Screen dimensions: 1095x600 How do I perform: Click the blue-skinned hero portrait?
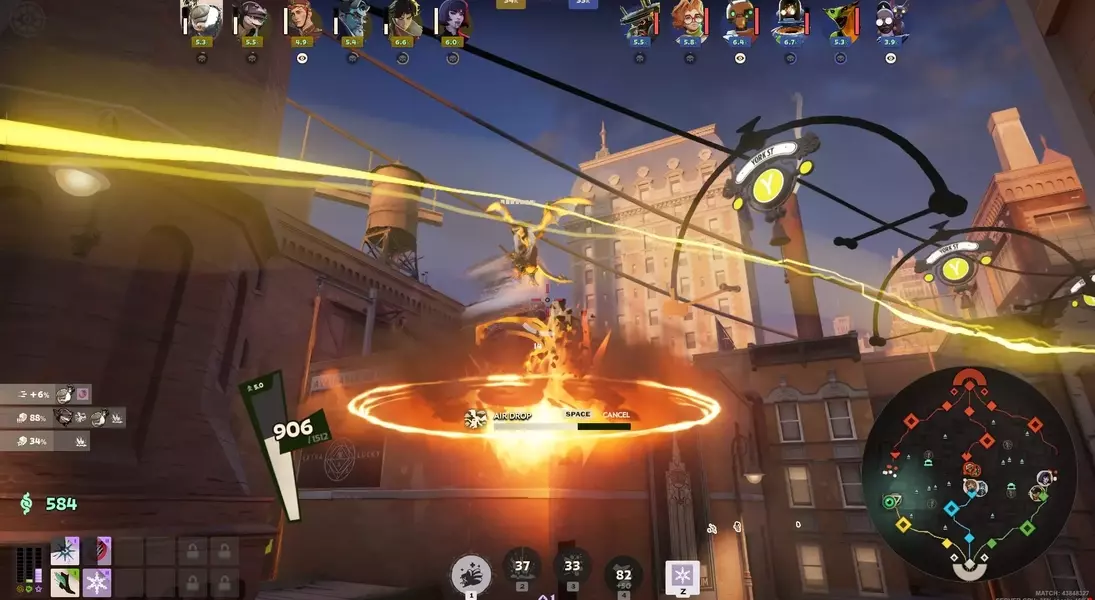click(x=352, y=18)
